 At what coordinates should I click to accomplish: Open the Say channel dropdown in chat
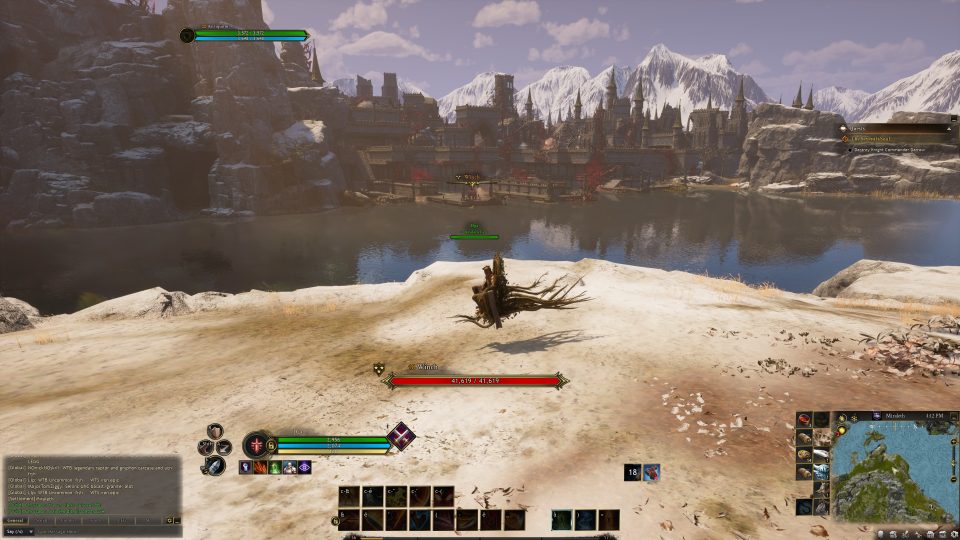pos(18,532)
